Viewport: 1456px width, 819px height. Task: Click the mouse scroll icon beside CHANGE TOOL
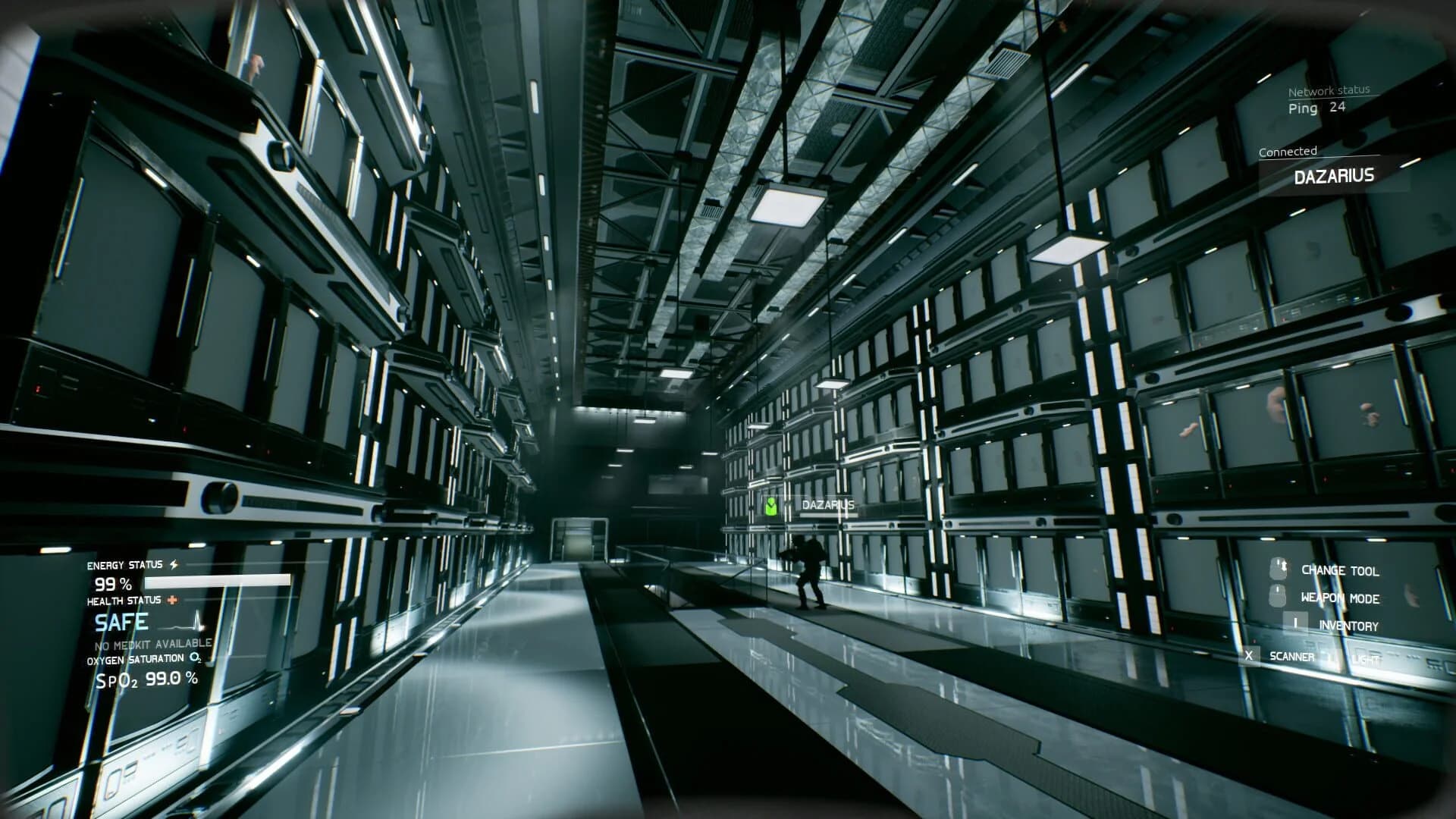pos(1278,570)
